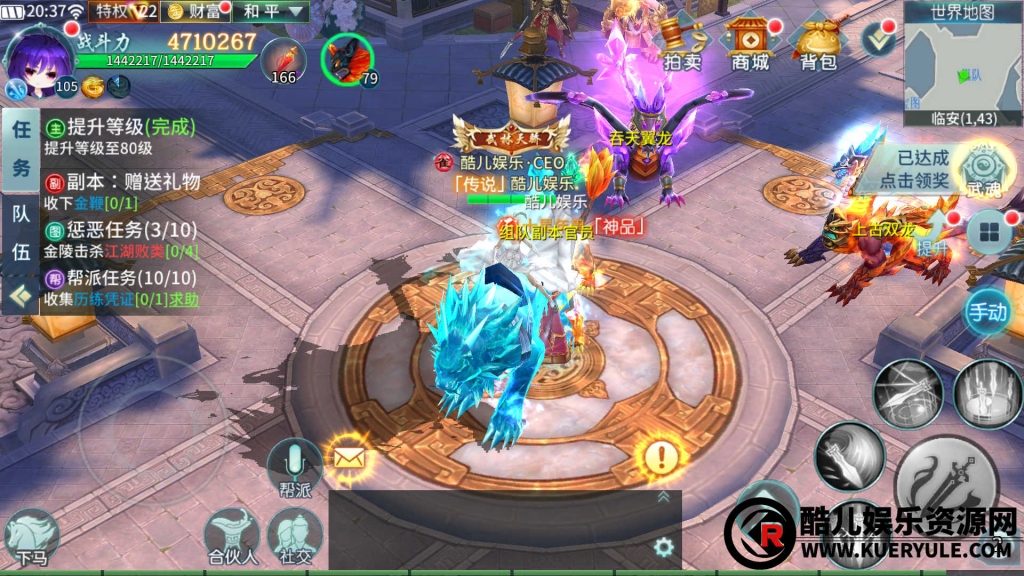Viewport: 1024px width, 576px height.
Task: Open the 背包 backpack
Action: [818, 45]
